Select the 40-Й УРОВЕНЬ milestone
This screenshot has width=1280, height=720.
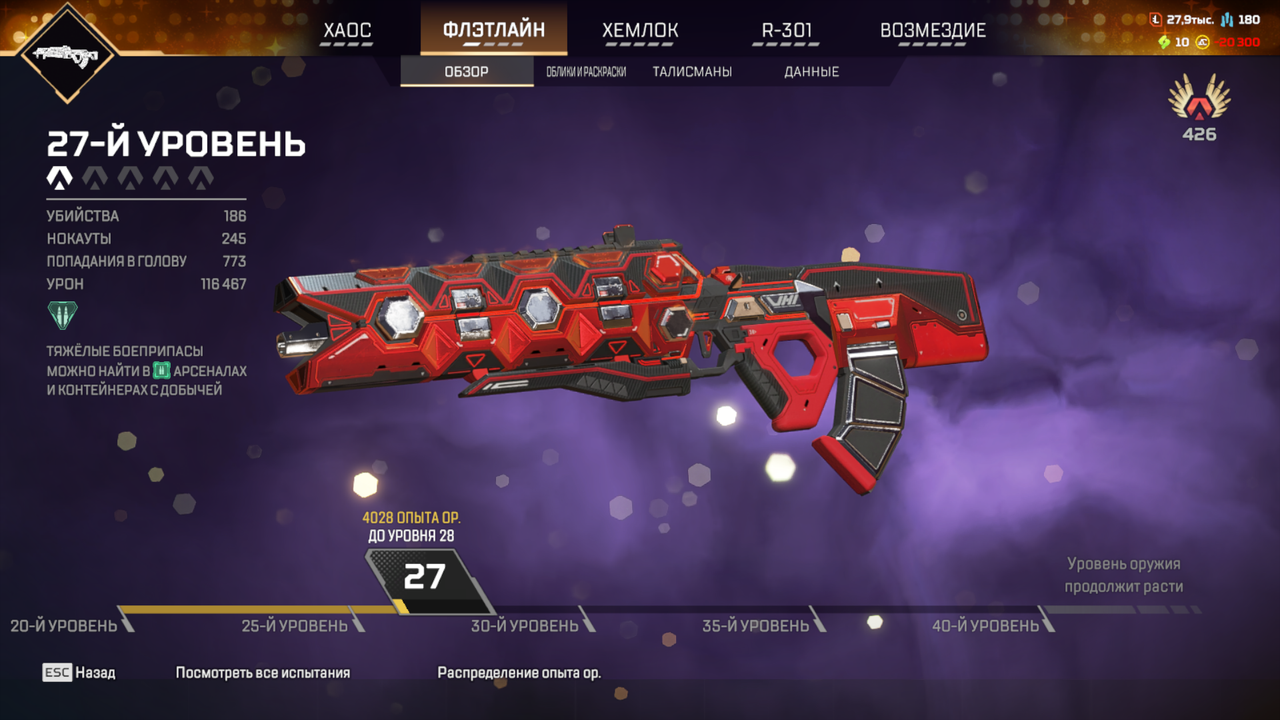point(986,626)
